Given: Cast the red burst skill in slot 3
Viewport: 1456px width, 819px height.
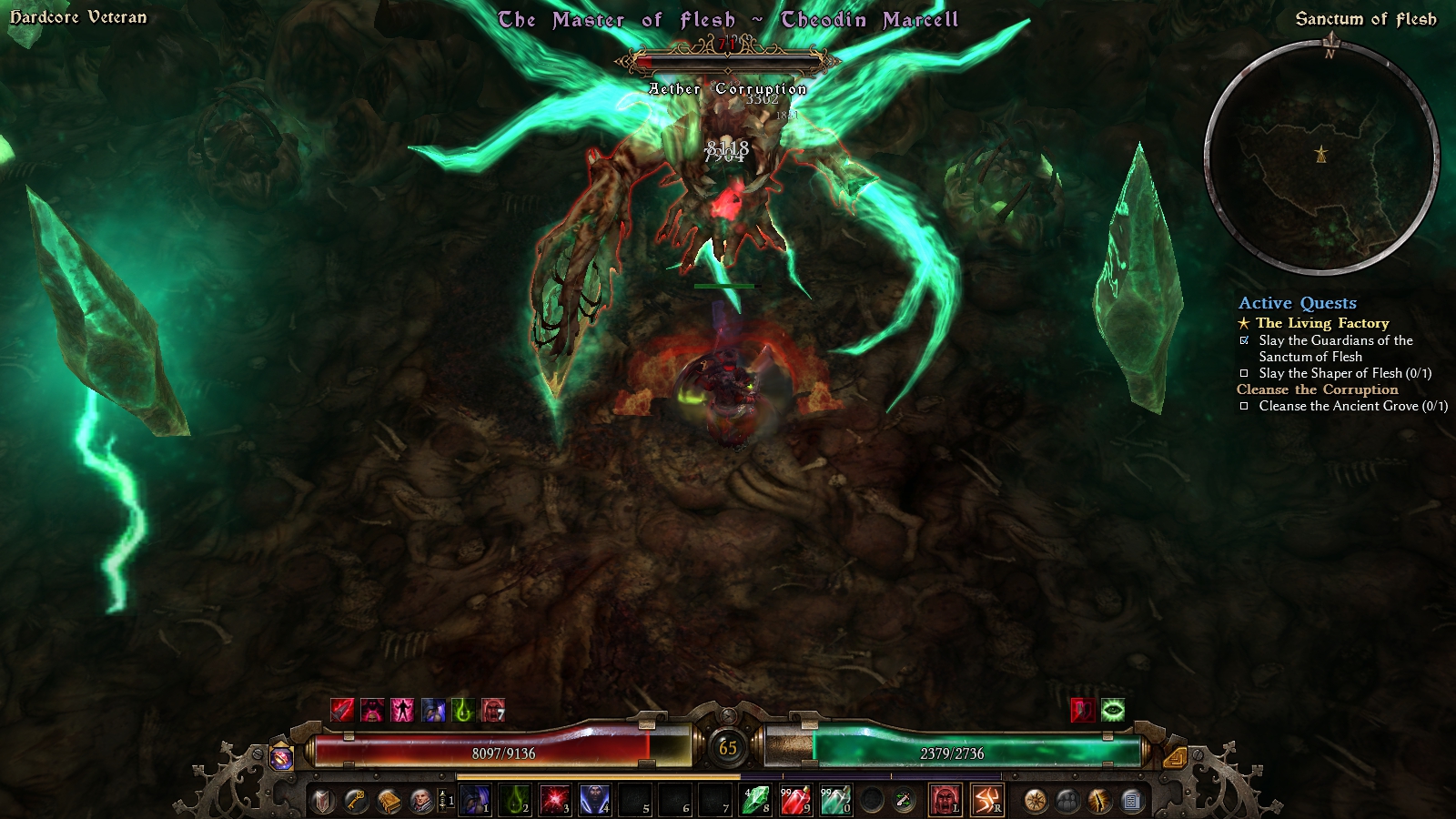Looking at the screenshot, I should click(554, 801).
